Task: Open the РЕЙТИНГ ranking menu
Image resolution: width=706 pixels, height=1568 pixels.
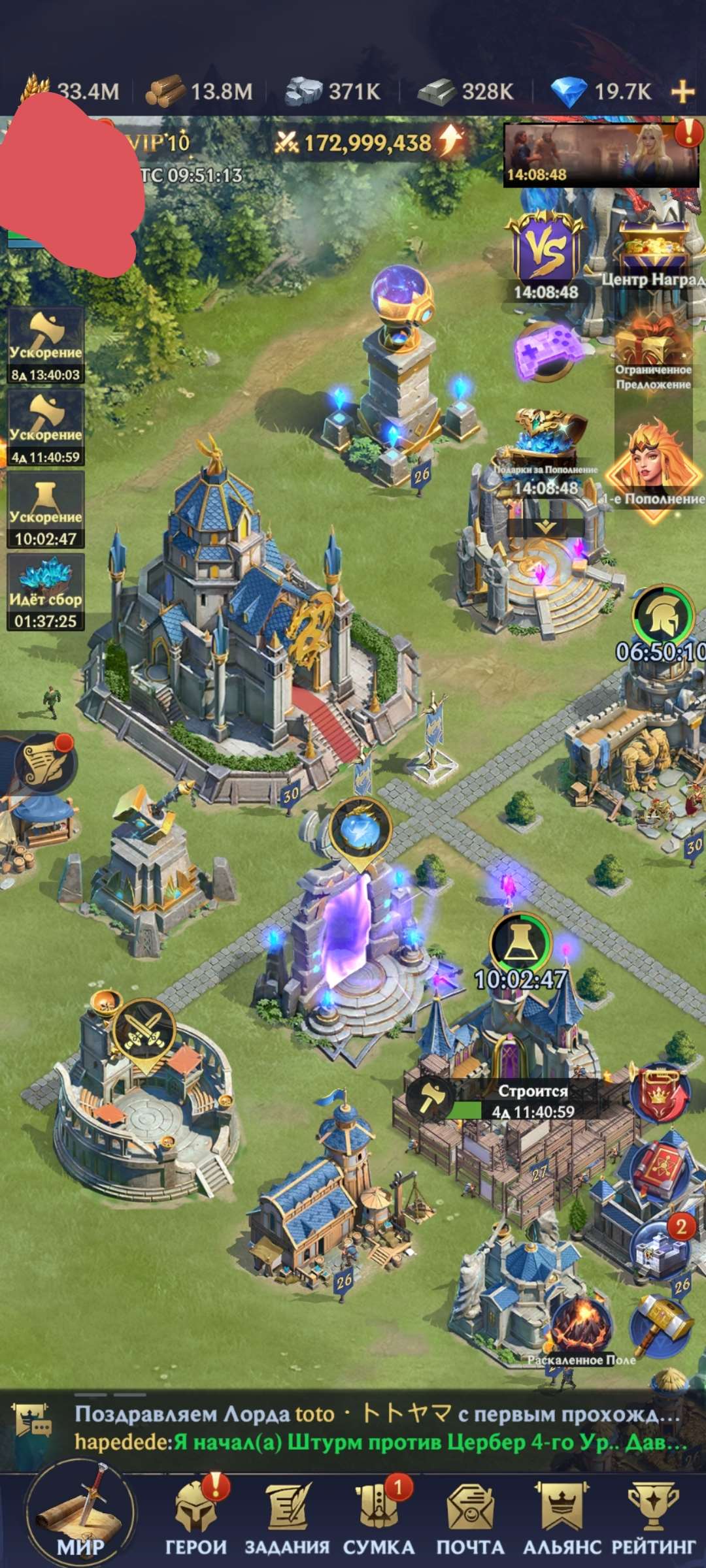Action: pyautogui.click(x=653, y=1518)
